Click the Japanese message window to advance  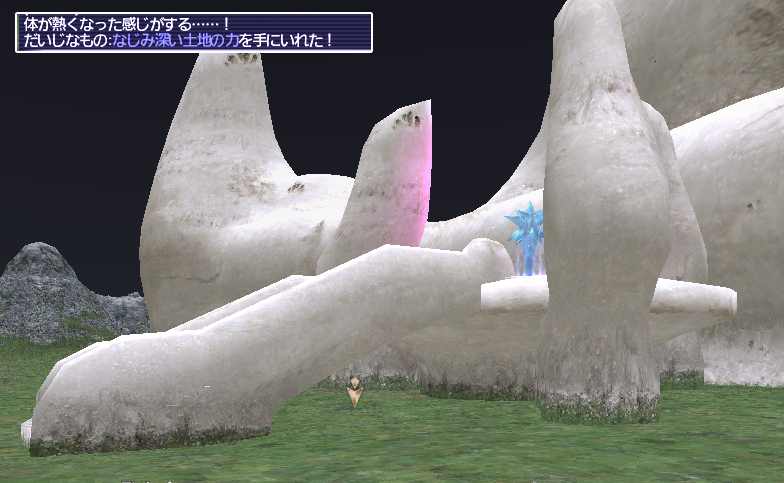coord(194,32)
